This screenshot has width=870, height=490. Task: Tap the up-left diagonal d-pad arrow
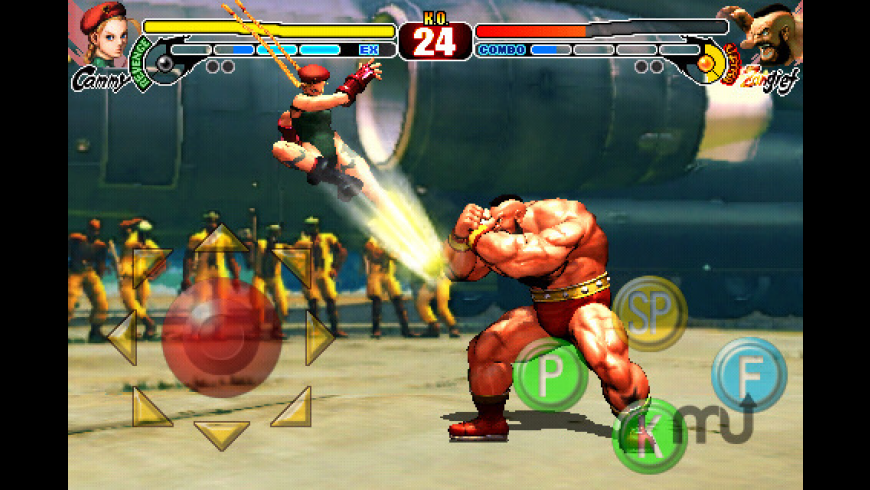coord(150,266)
